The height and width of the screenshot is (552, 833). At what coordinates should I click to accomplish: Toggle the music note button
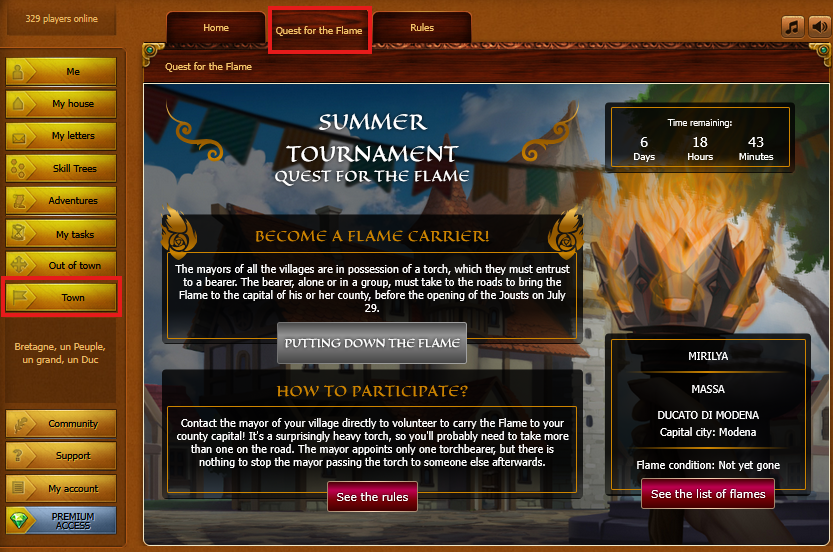click(x=792, y=27)
